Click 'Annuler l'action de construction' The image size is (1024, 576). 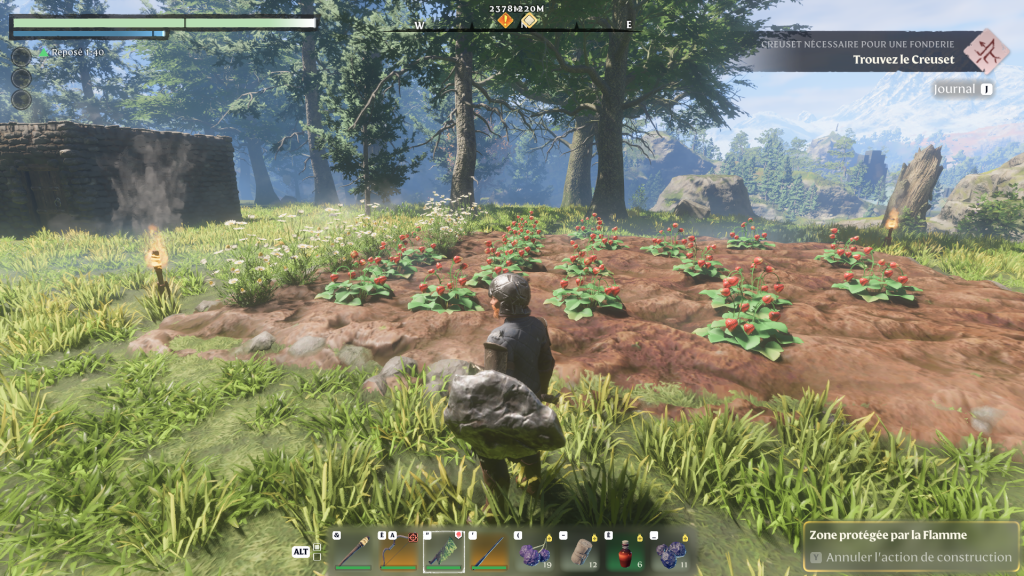[909, 557]
